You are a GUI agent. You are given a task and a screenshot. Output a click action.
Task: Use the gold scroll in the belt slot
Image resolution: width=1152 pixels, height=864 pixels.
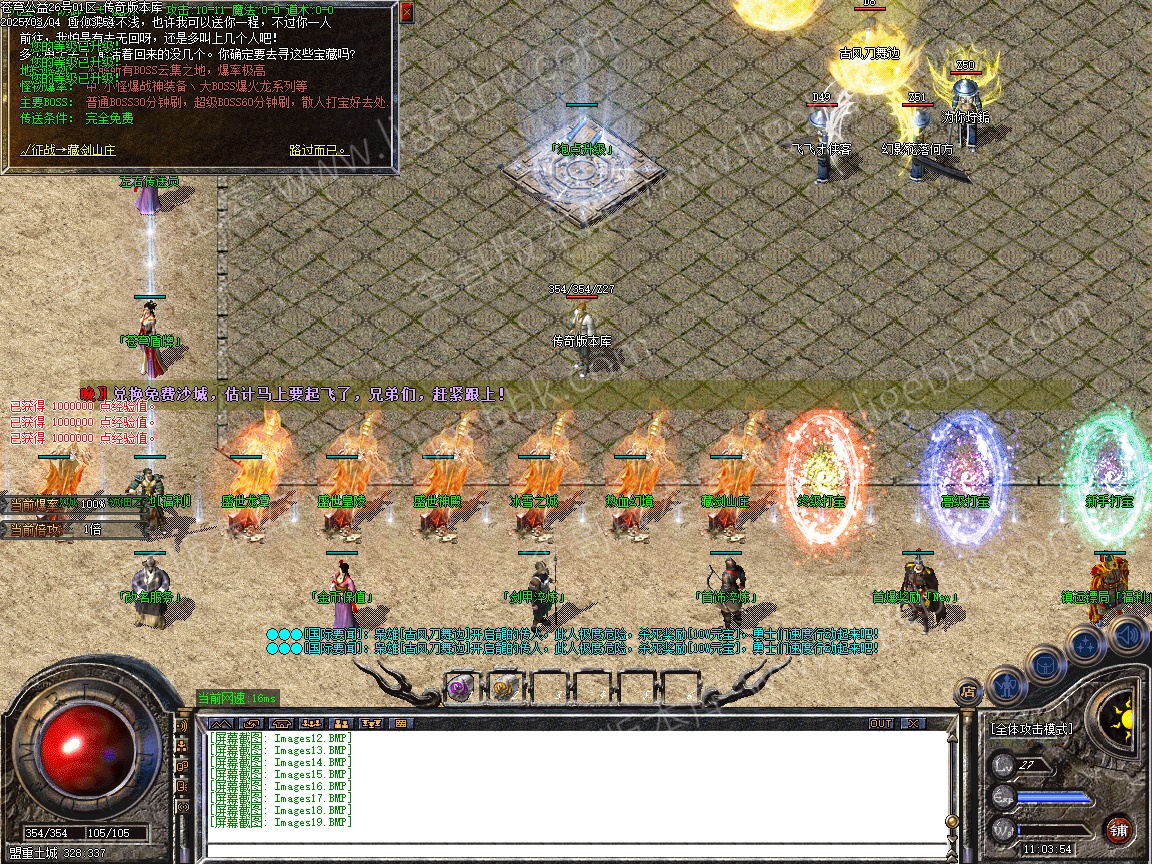click(502, 687)
